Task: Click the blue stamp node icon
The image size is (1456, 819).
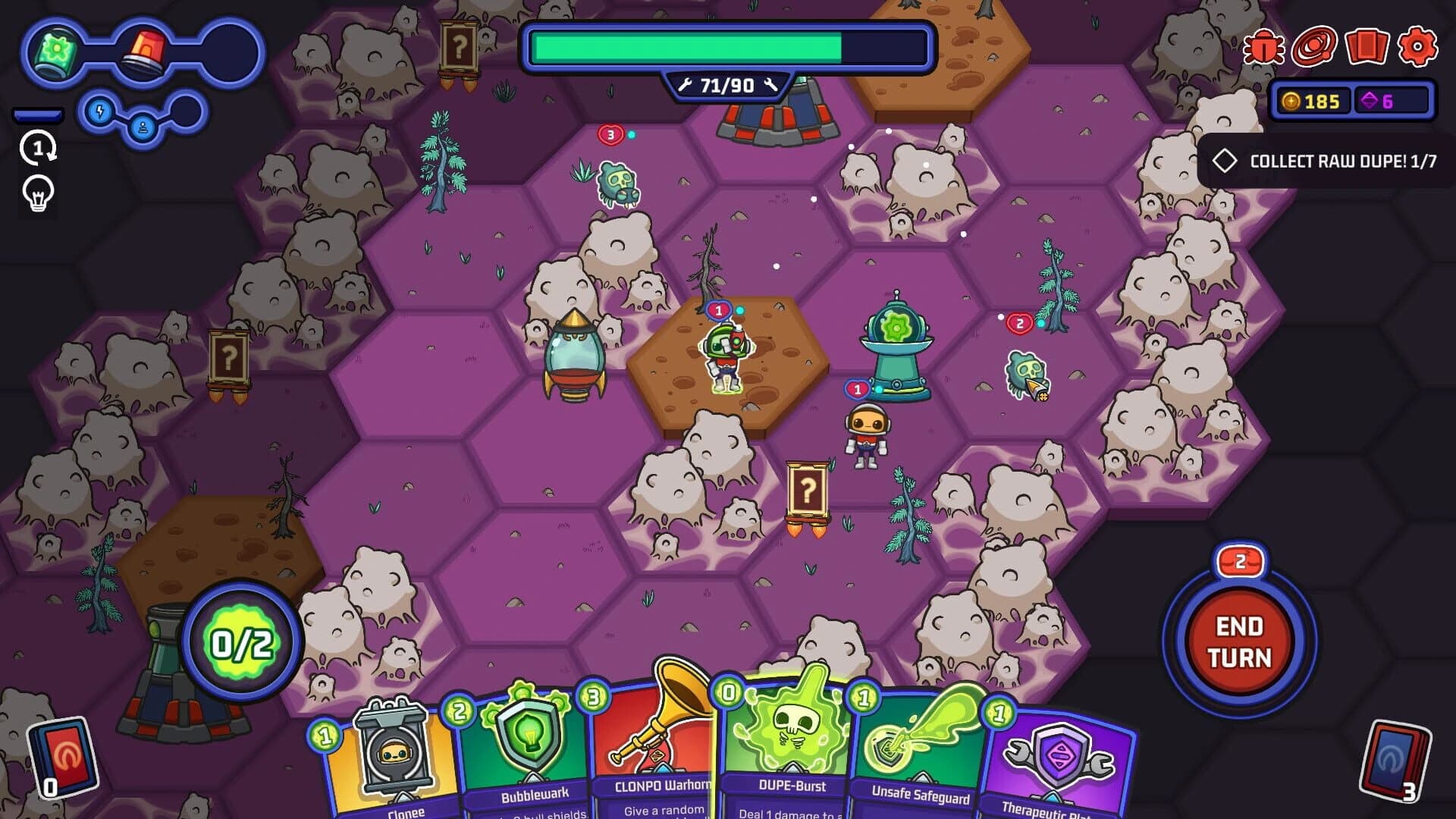Action: [x=143, y=128]
